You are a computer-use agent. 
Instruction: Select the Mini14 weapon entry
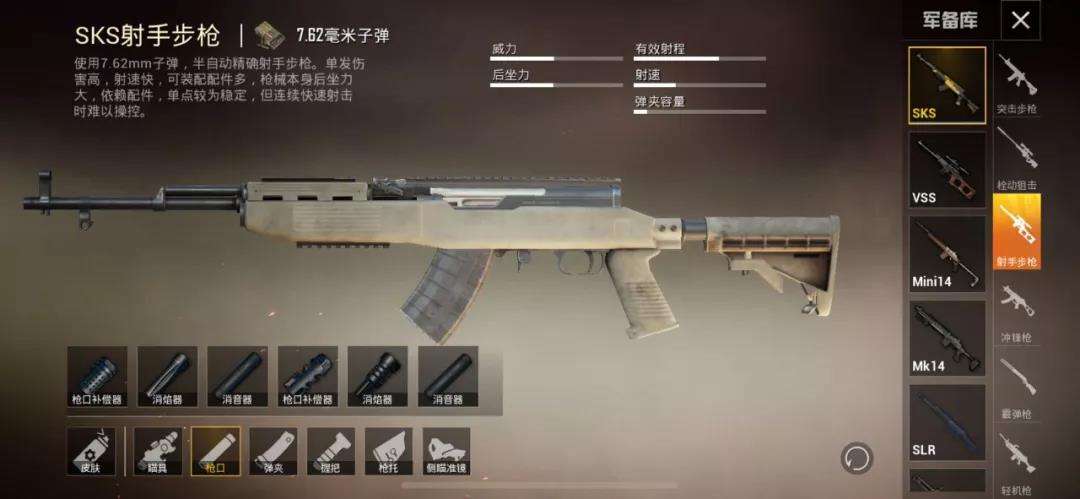click(946, 253)
